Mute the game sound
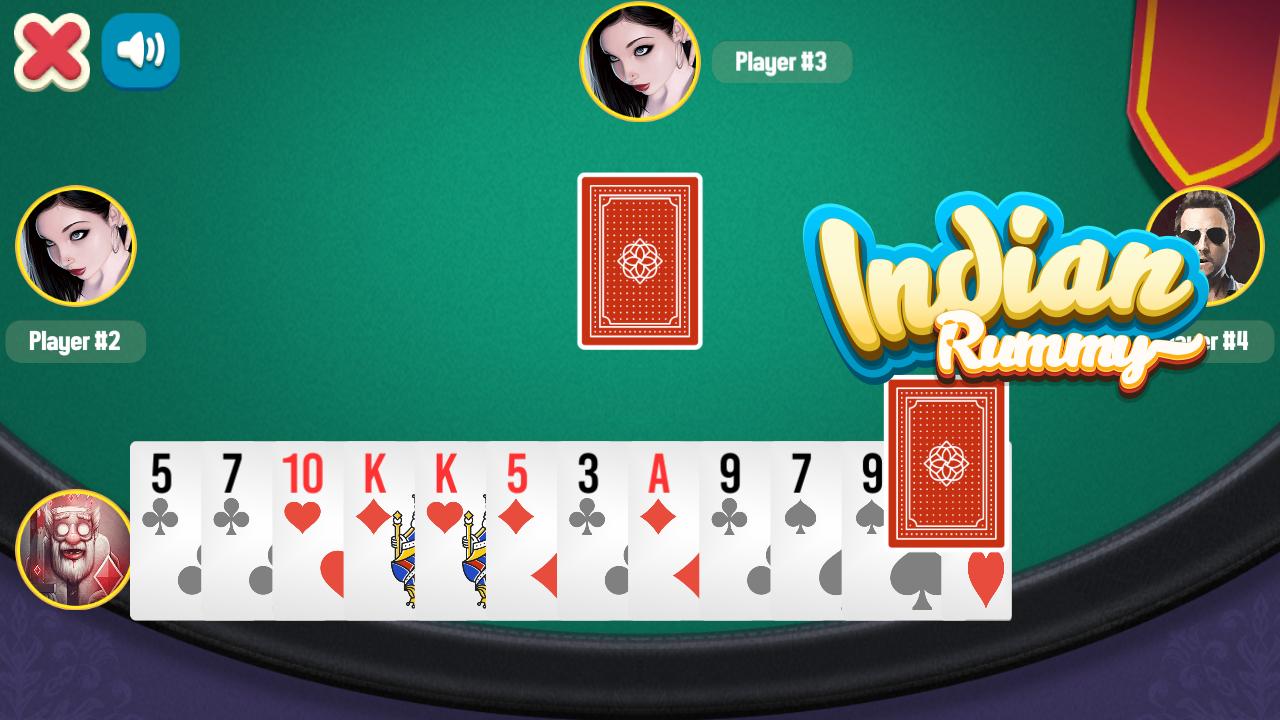Viewport: 1280px width, 720px height. 140,50
